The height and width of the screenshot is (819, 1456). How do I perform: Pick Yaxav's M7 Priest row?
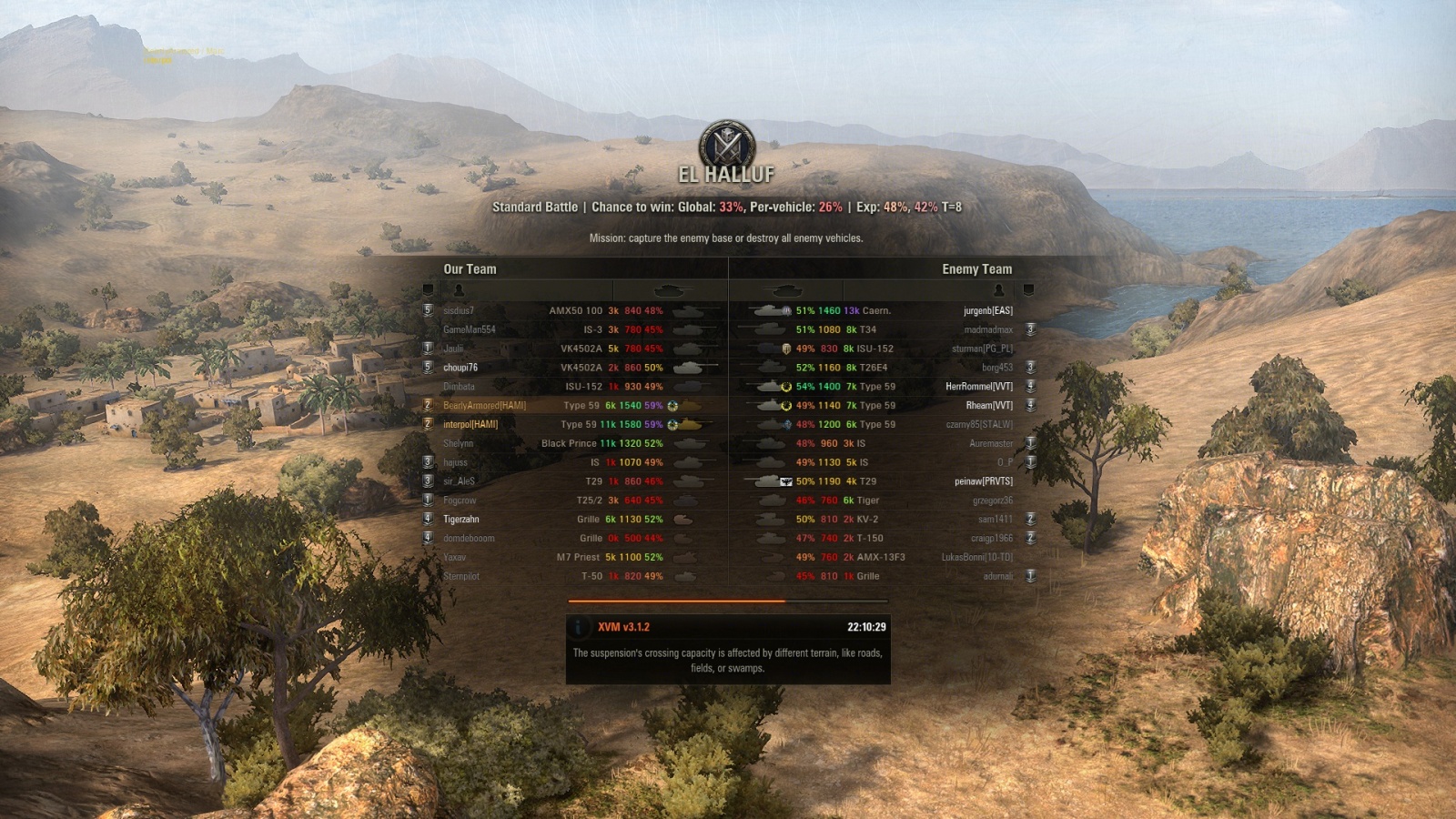pyautogui.click(x=455, y=558)
